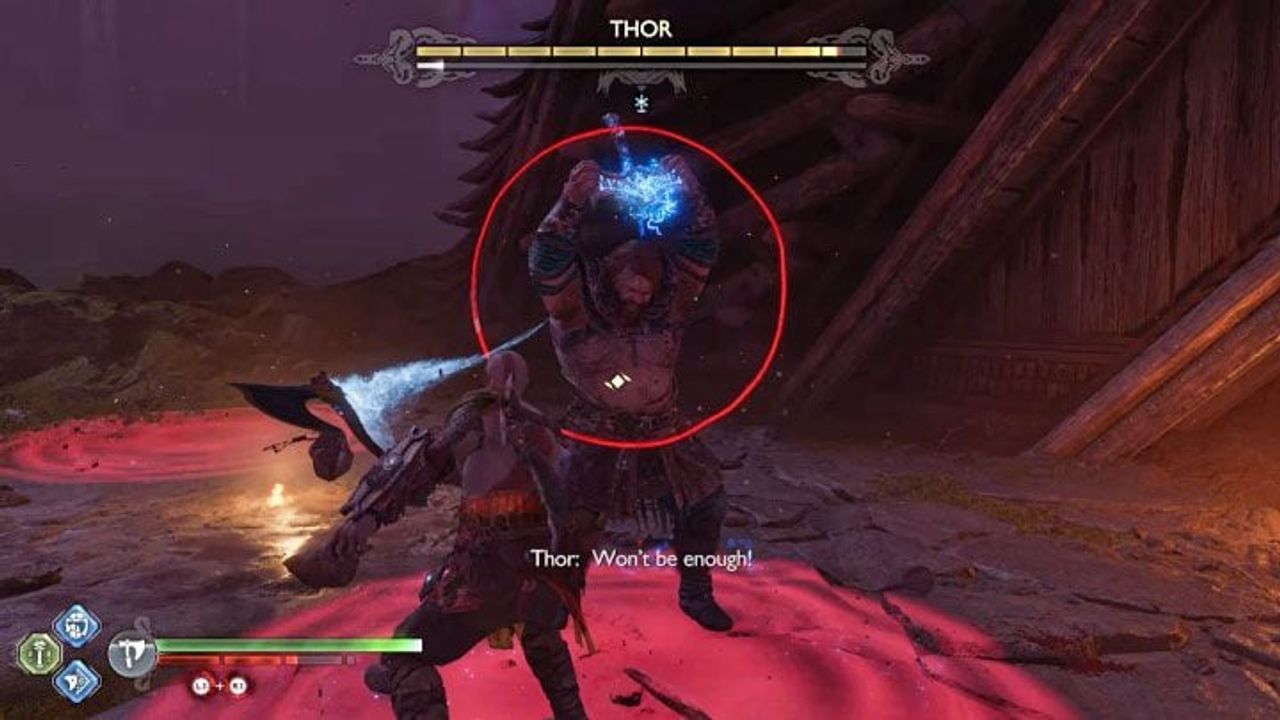Expand Thor's boss health bar
The height and width of the screenshot is (720, 1280).
point(640,51)
